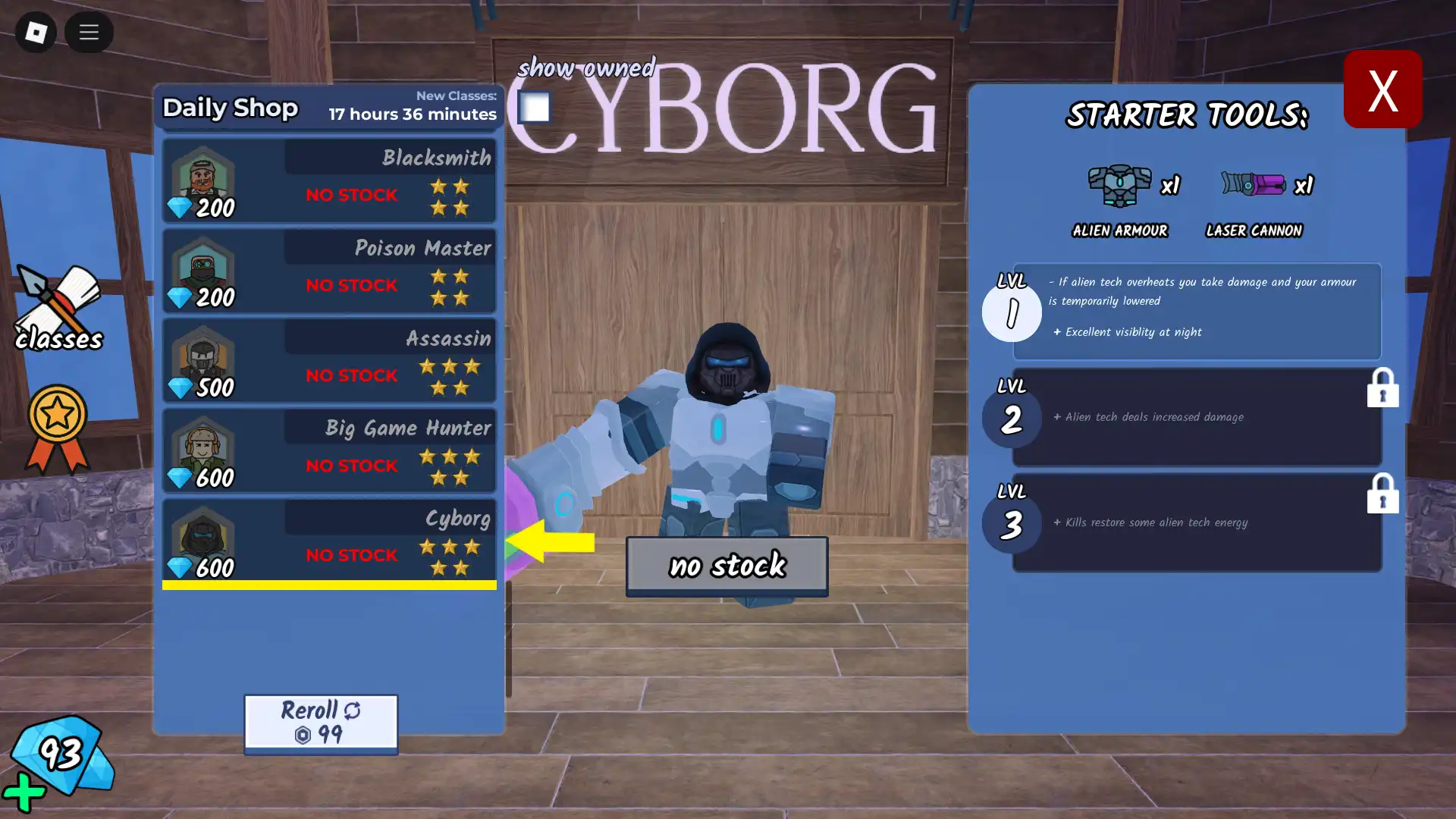Viewport: 1456px width, 819px height.
Task: Click the lock on the LVL 2 upgrade
Action: (1383, 388)
